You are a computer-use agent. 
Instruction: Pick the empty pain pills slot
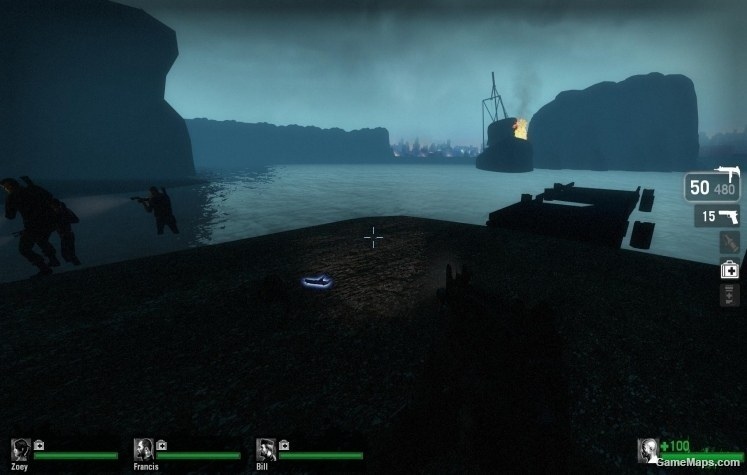(x=730, y=293)
